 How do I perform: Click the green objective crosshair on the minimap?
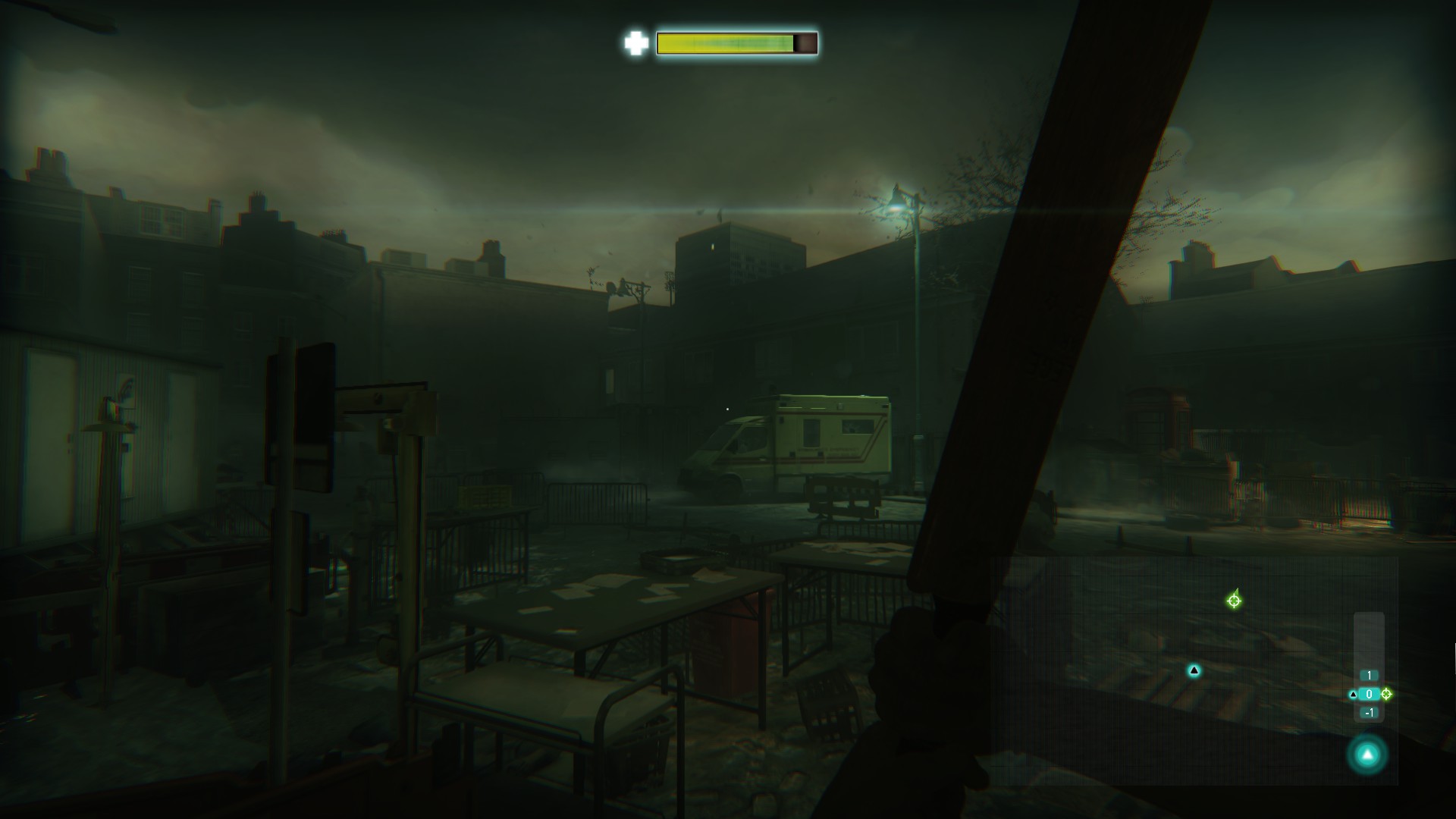pos(1234,601)
